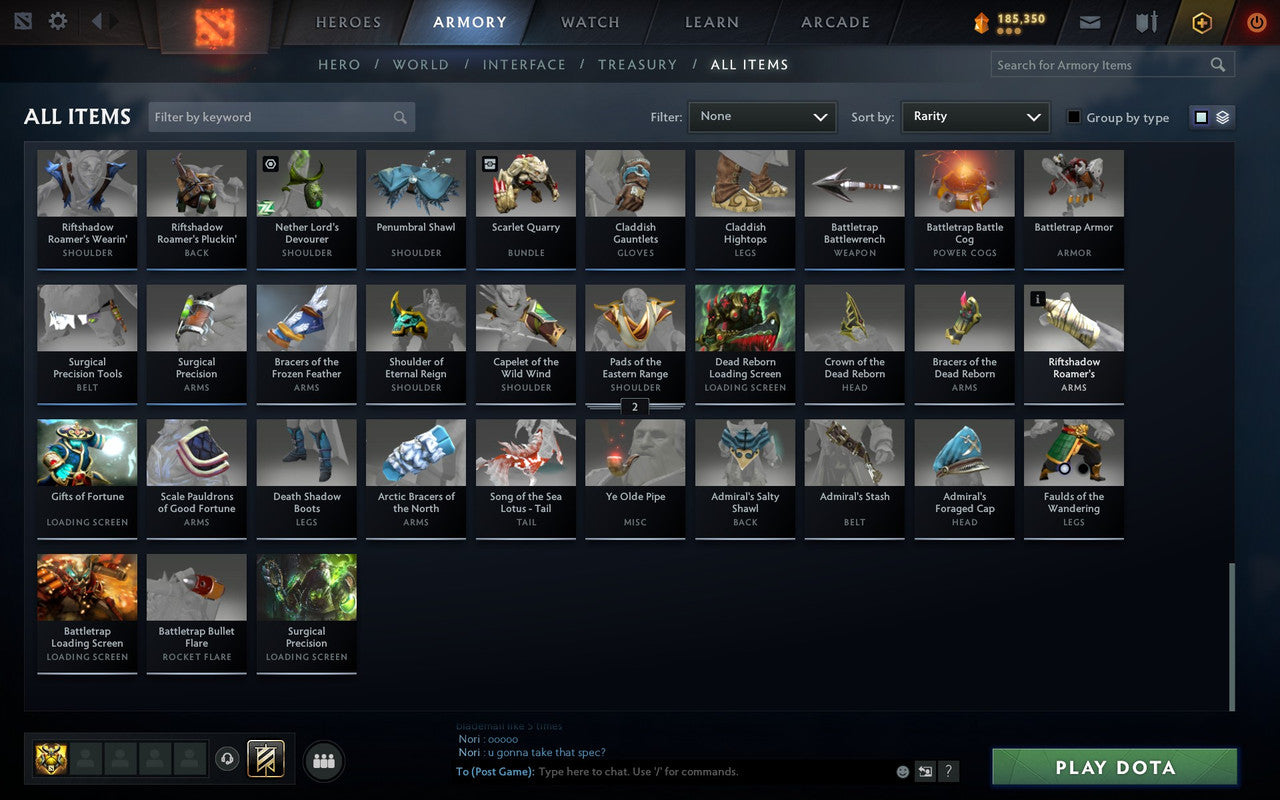Image resolution: width=1280 pixels, height=800 pixels.
Task: Open the Sort by Rarity dropdown
Action: tap(975, 117)
